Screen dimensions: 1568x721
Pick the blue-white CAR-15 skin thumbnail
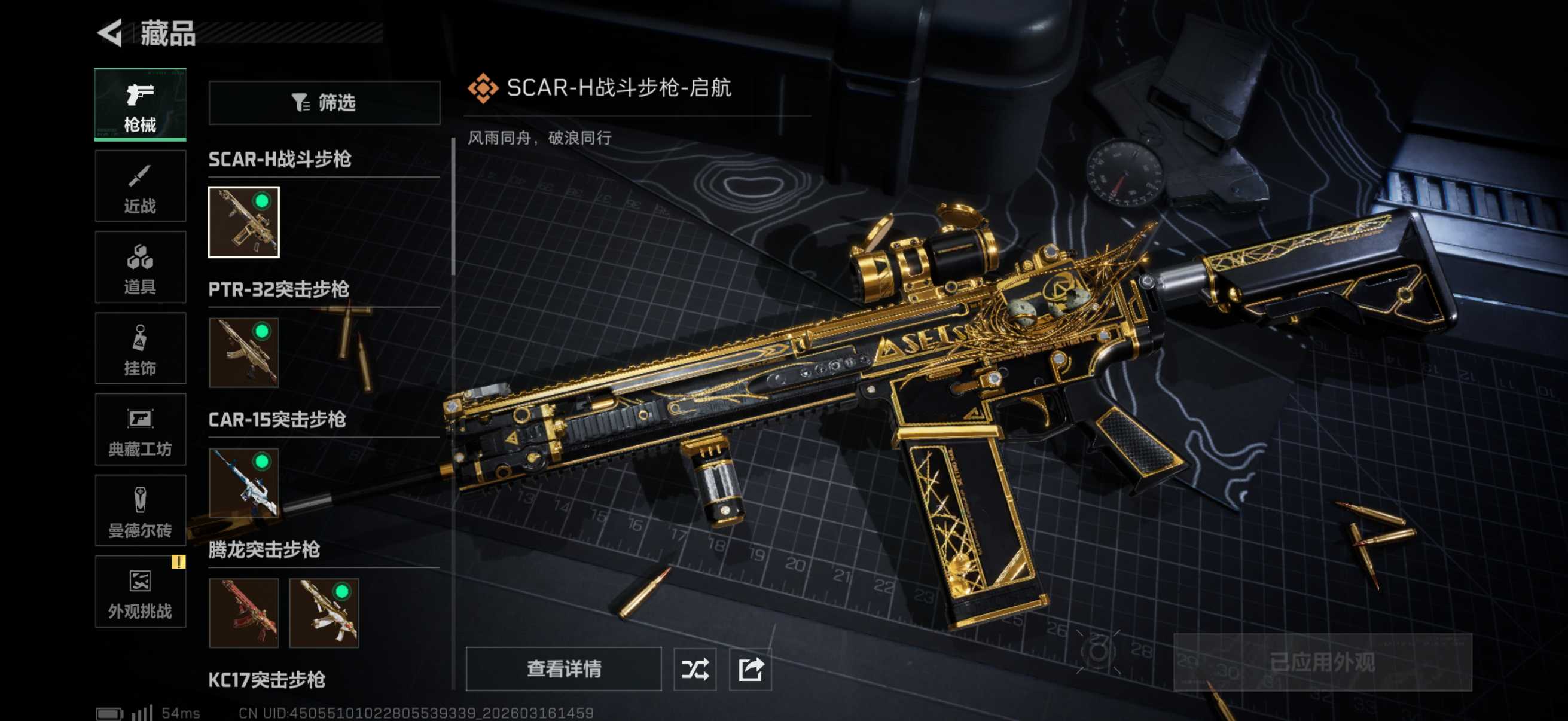[243, 482]
